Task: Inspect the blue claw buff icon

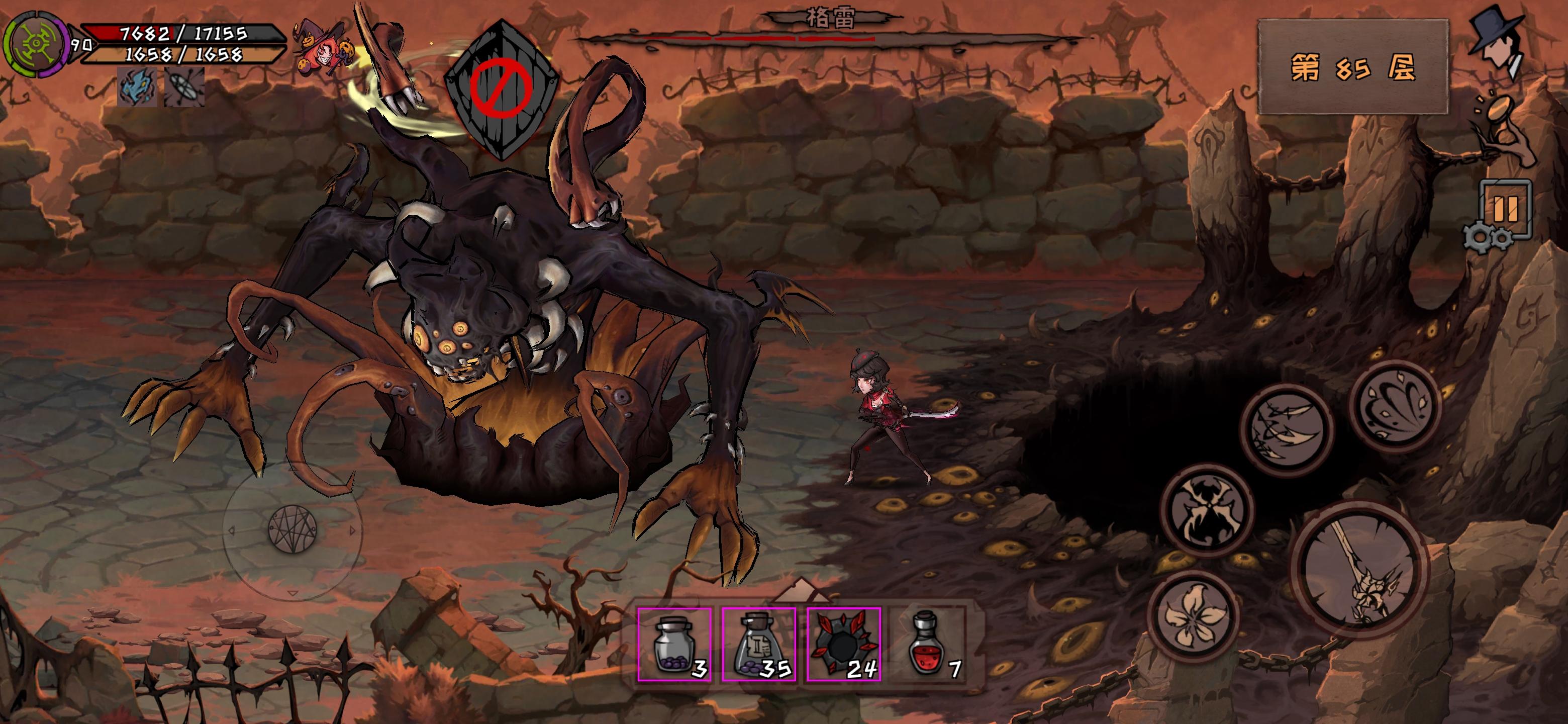Action: click(x=137, y=87)
